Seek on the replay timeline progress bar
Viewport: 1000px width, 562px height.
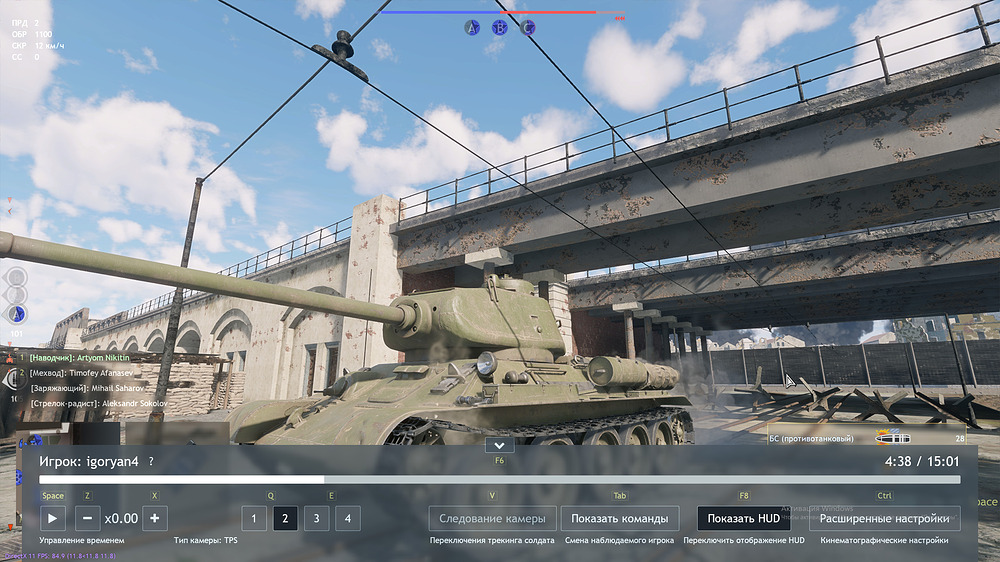(x=500, y=480)
